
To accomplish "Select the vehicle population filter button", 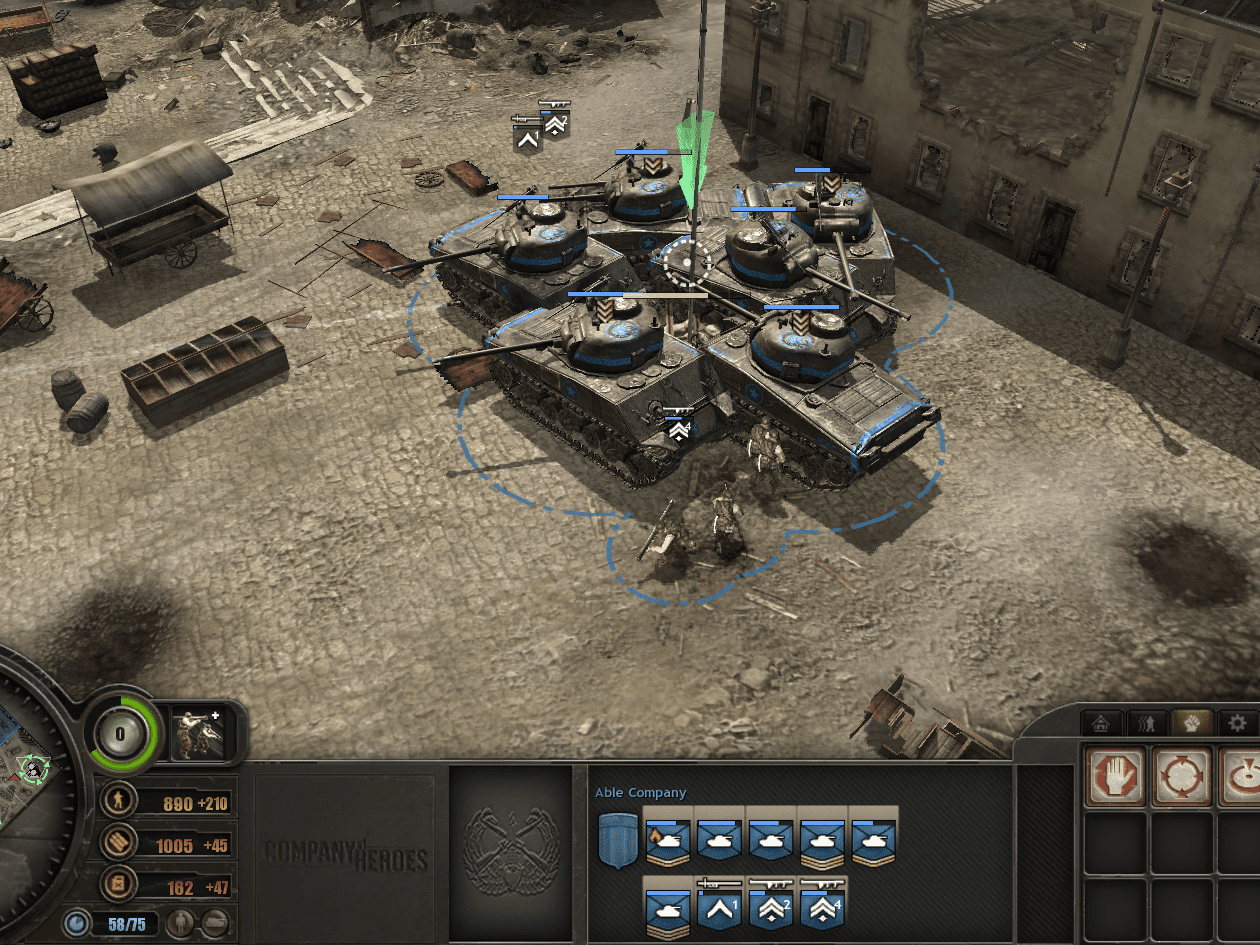I will 214,922.
